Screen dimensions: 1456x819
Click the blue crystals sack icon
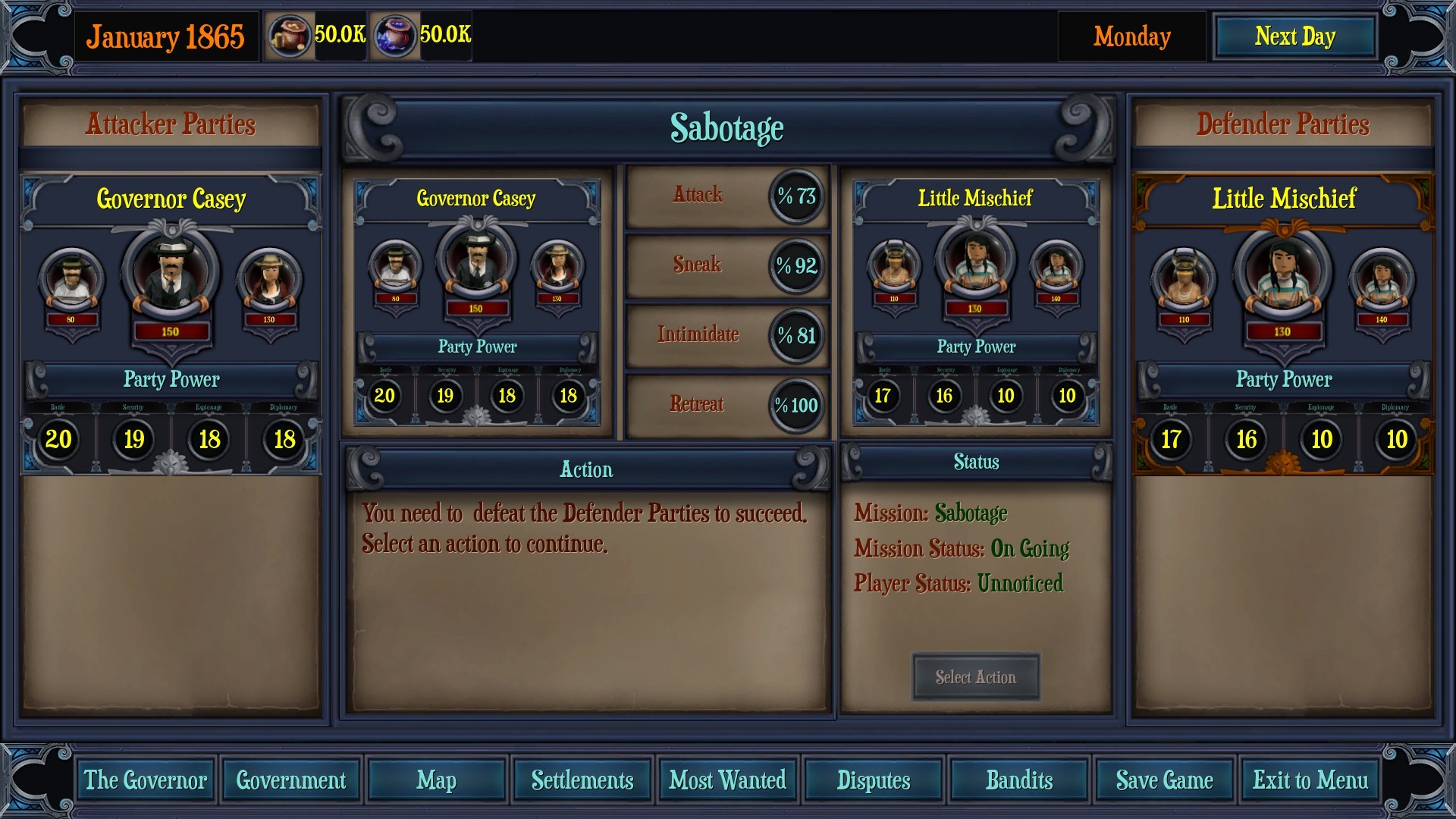pyautogui.click(x=395, y=34)
